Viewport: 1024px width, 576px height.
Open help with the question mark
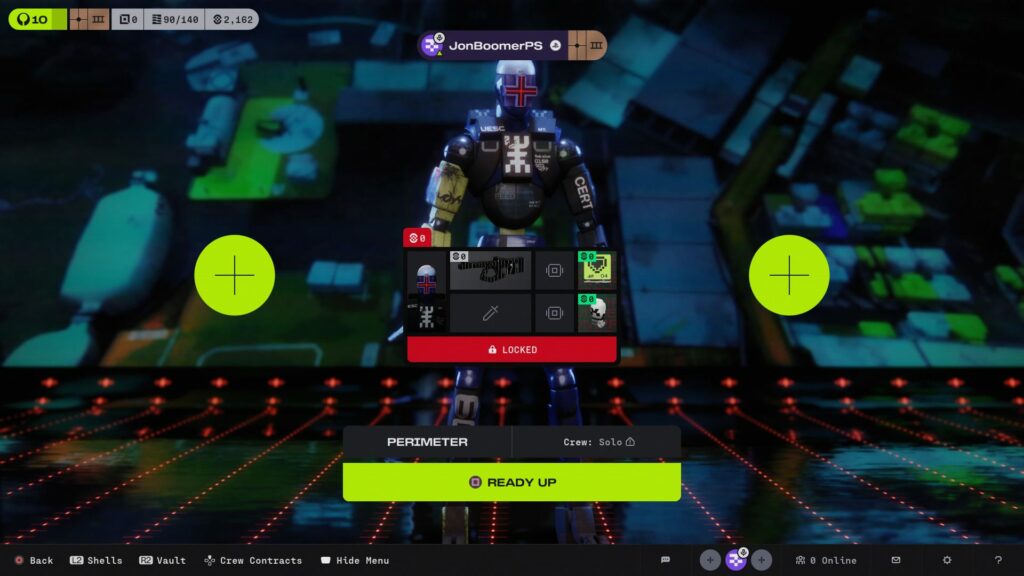(x=998, y=560)
